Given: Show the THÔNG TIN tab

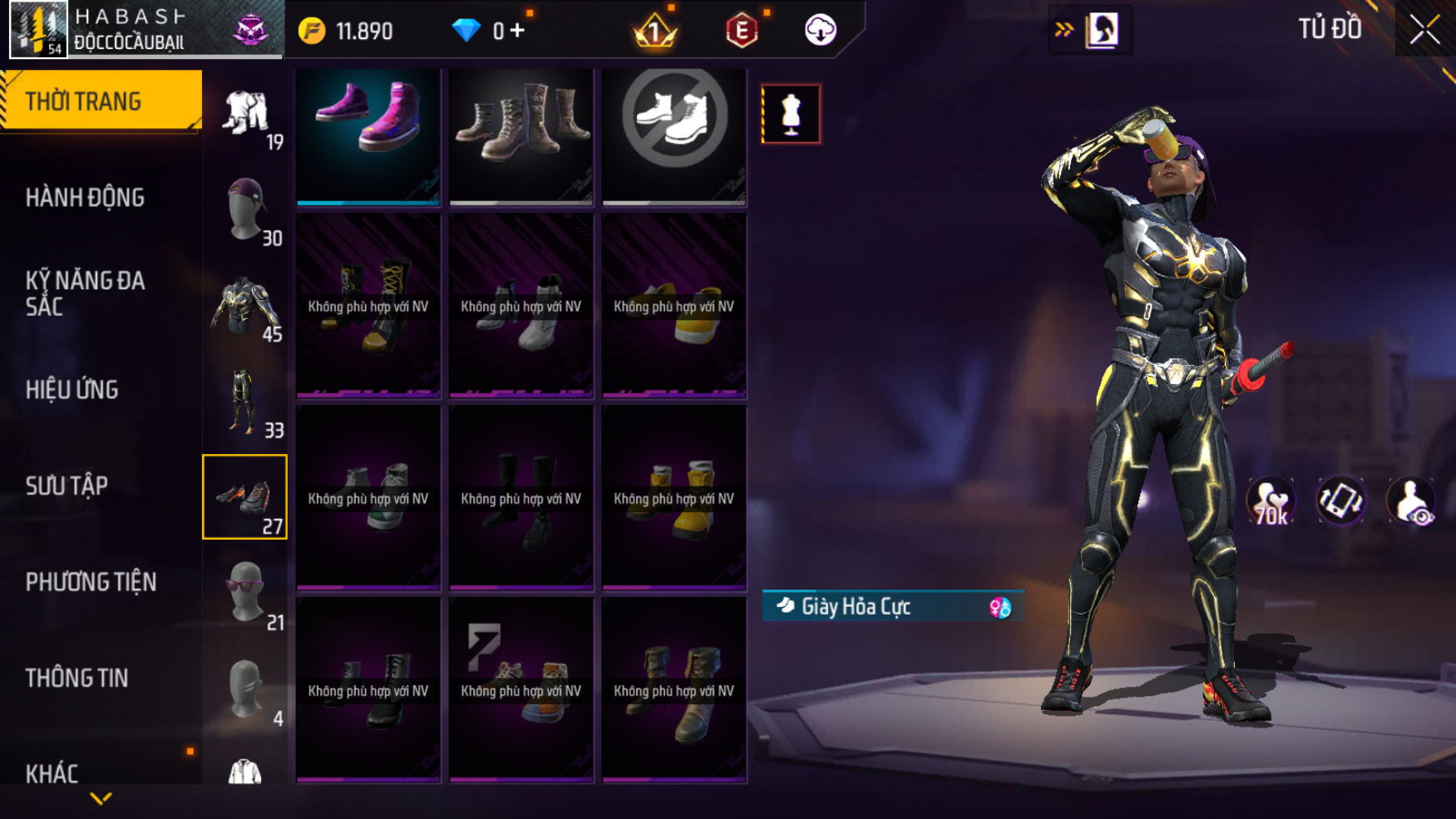Looking at the screenshot, I should click(77, 678).
